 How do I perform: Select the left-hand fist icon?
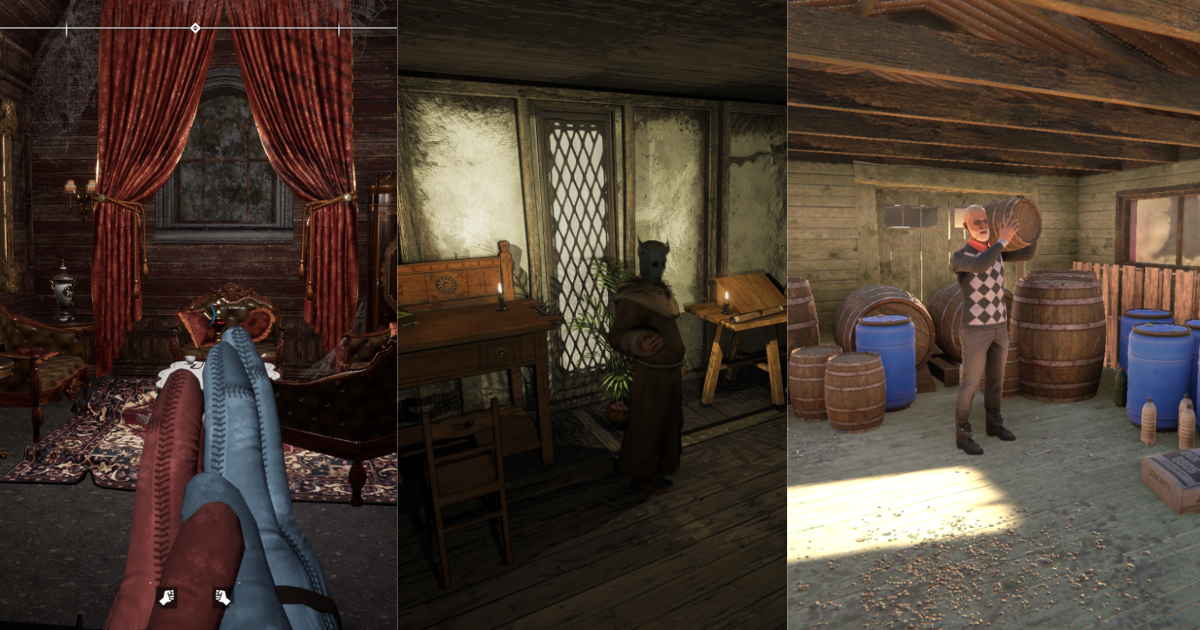pyautogui.click(x=167, y=597)
